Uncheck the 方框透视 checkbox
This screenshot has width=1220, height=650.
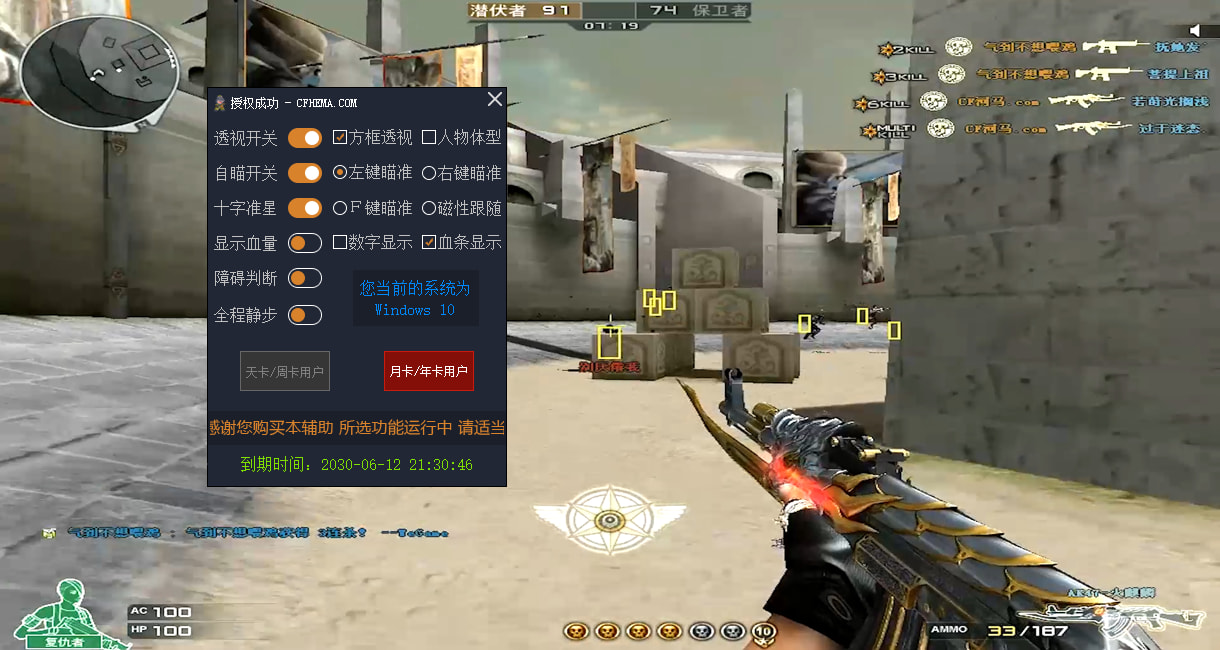[340, 137]
